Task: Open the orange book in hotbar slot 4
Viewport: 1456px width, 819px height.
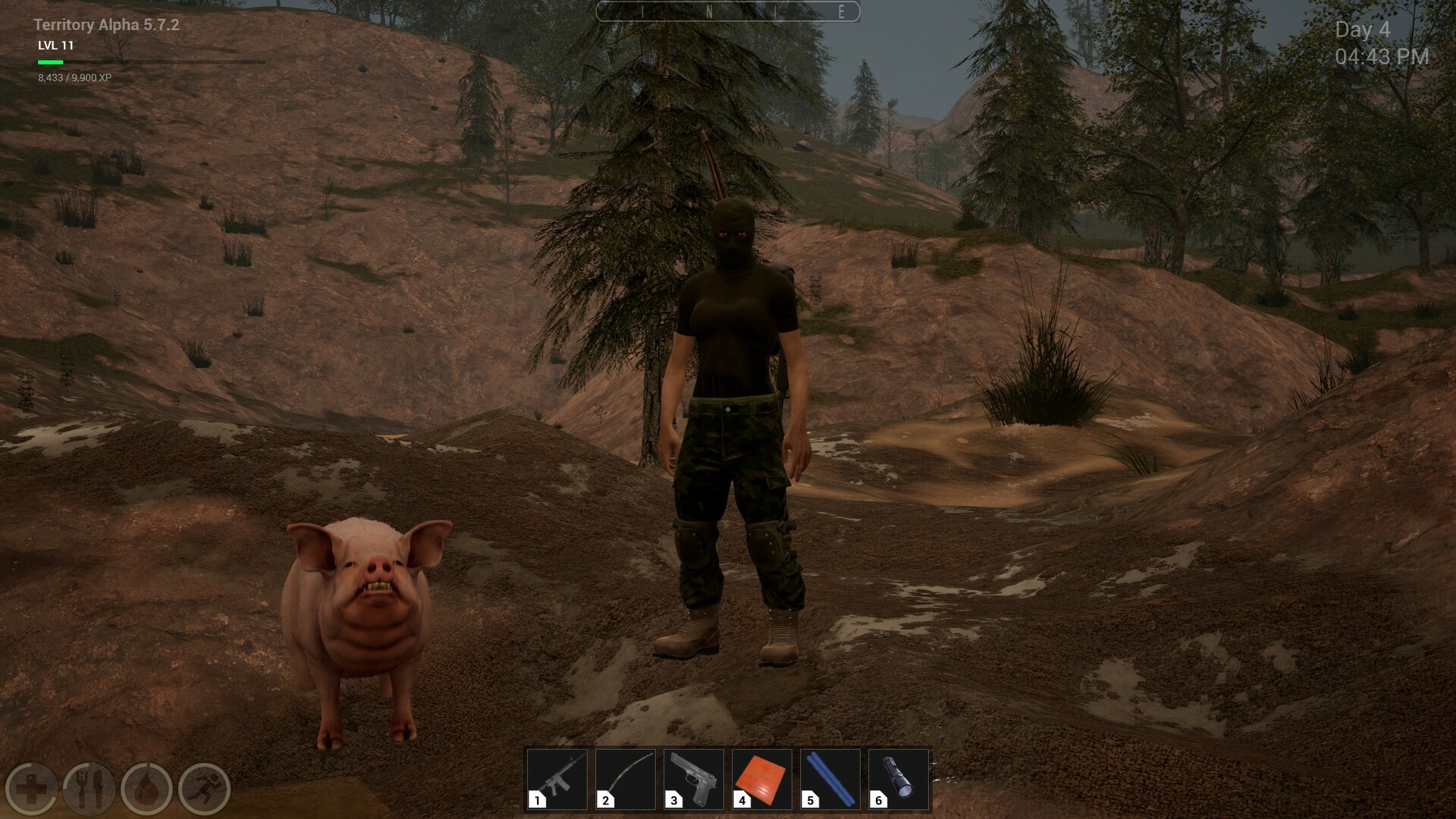Action: [761, 780]
